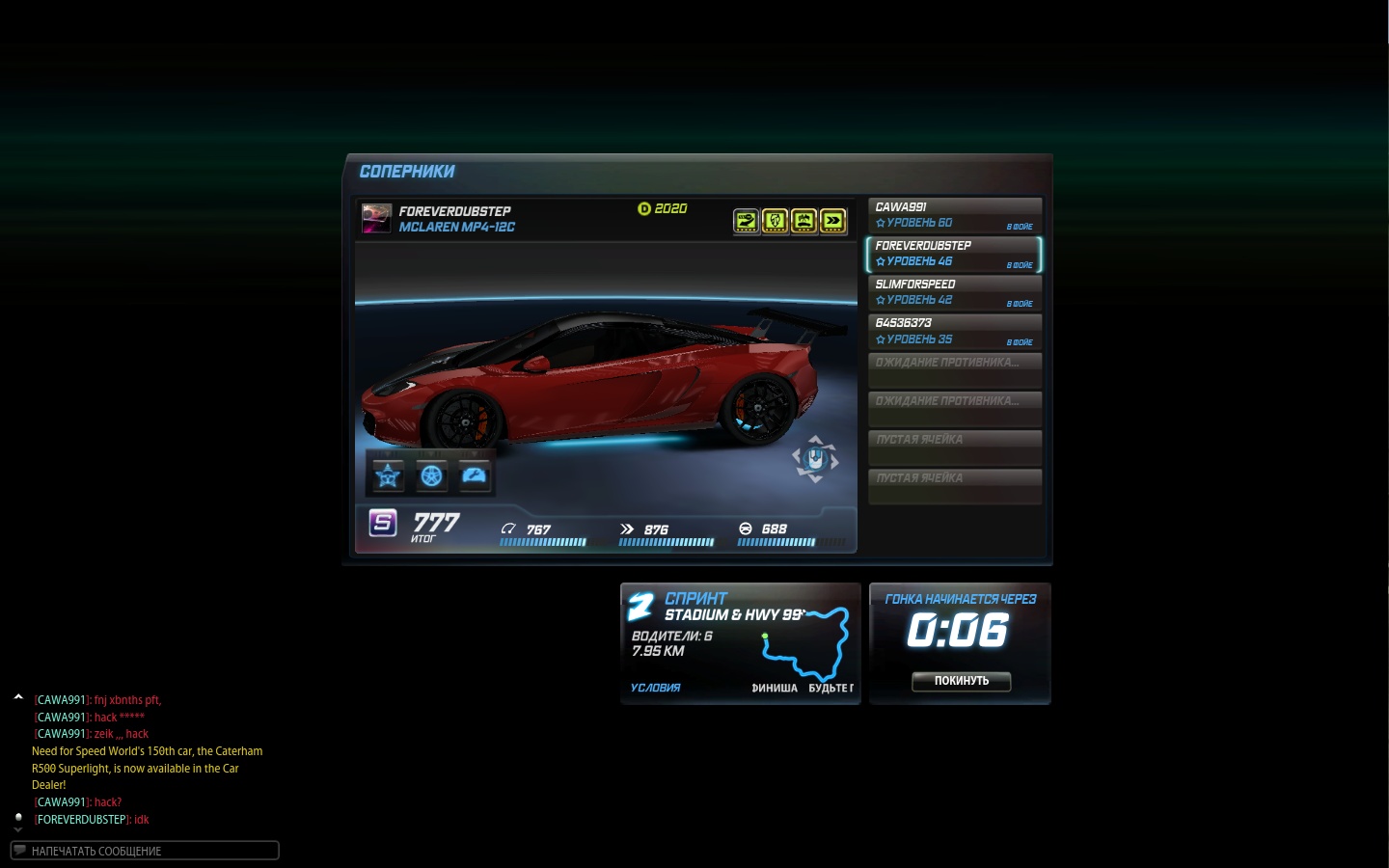Viewport: 1389px width, 868px height.
Task: Choose SLIMFORSPEED from the opponents list
Action: pyautogui.click(x=954, y=292)
